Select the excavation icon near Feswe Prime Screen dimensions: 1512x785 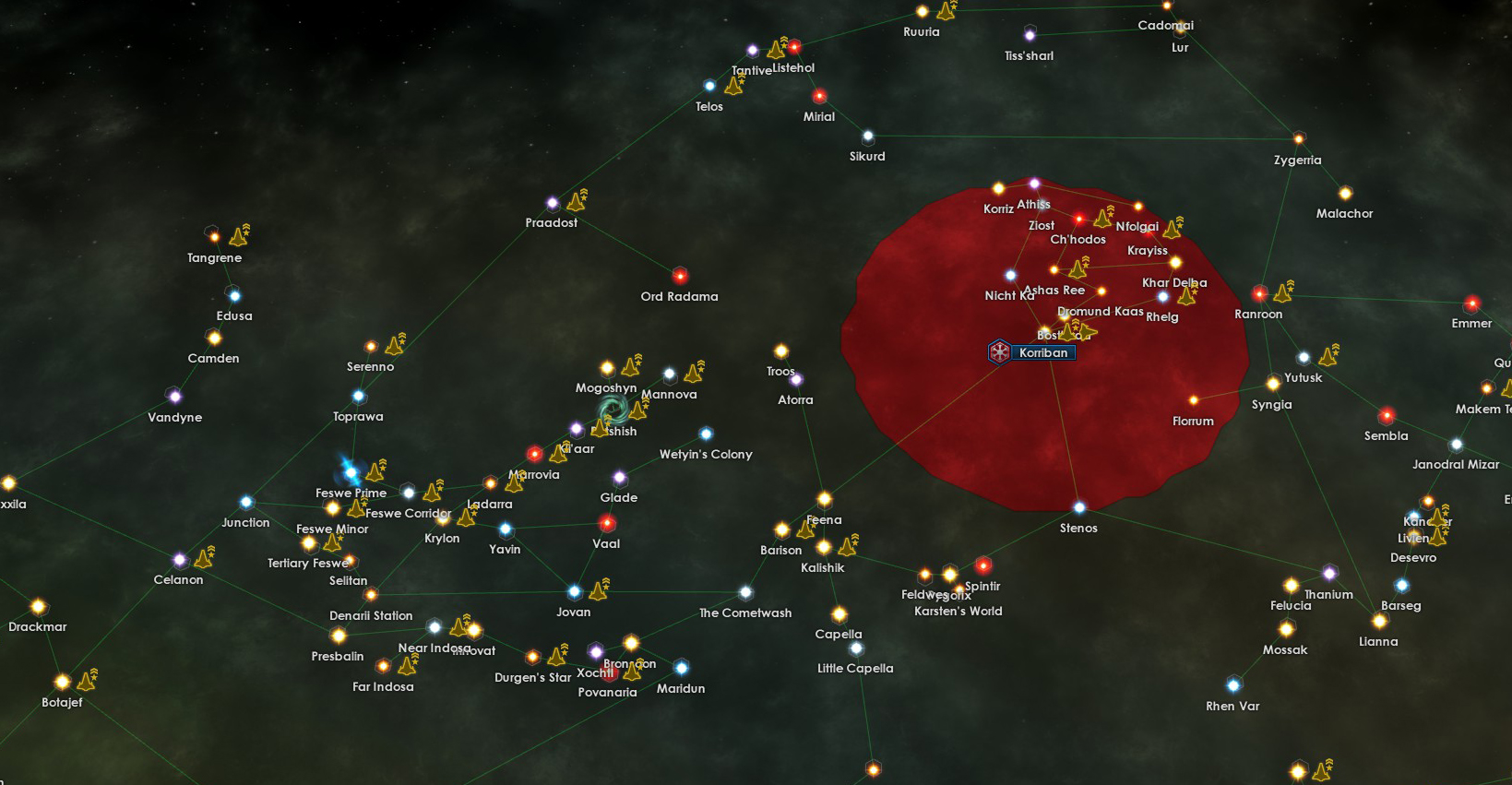376,473
